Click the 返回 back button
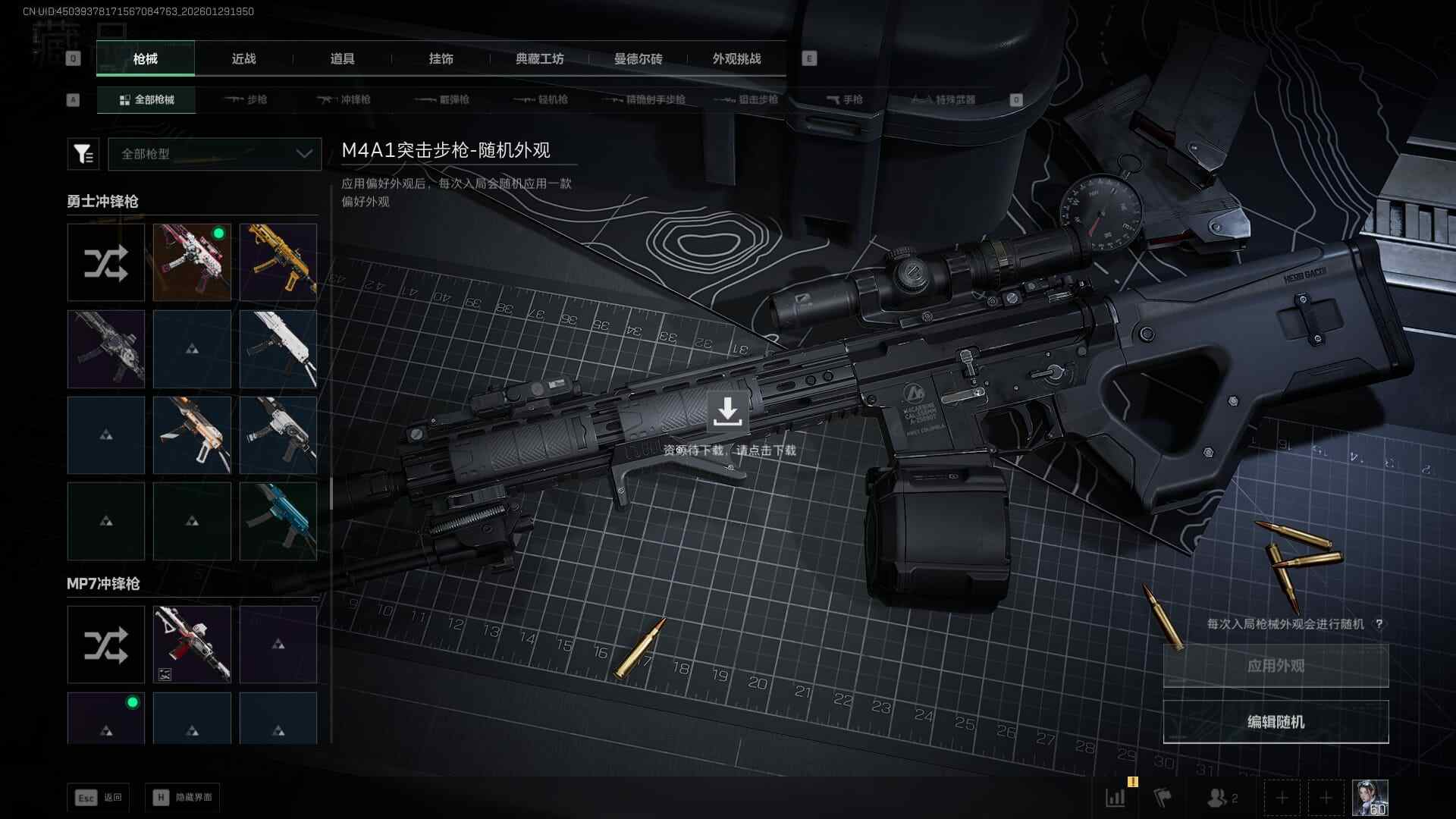Screen dimensions: 1456x819 pos(99,798)
